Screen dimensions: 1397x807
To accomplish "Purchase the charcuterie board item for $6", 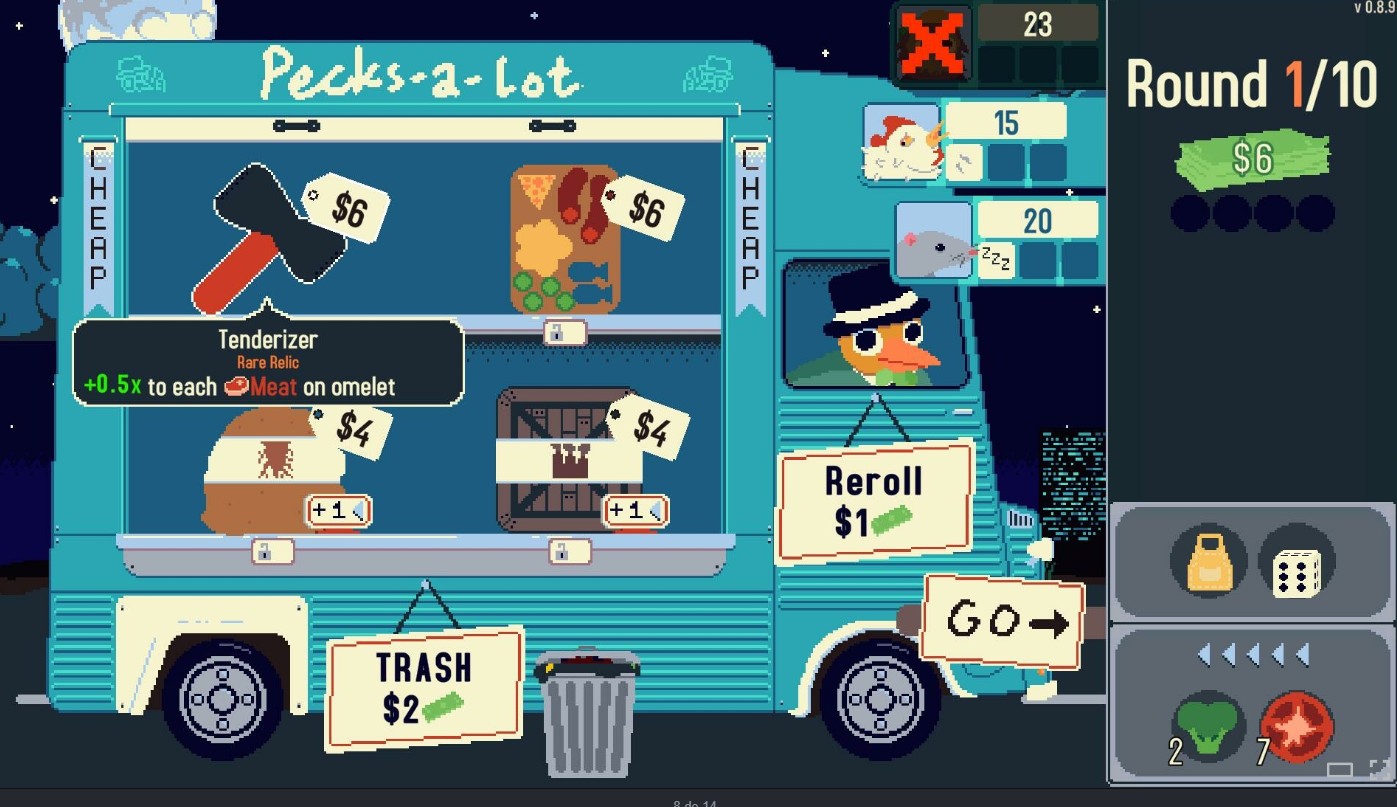I will click(x=565, y=240).
